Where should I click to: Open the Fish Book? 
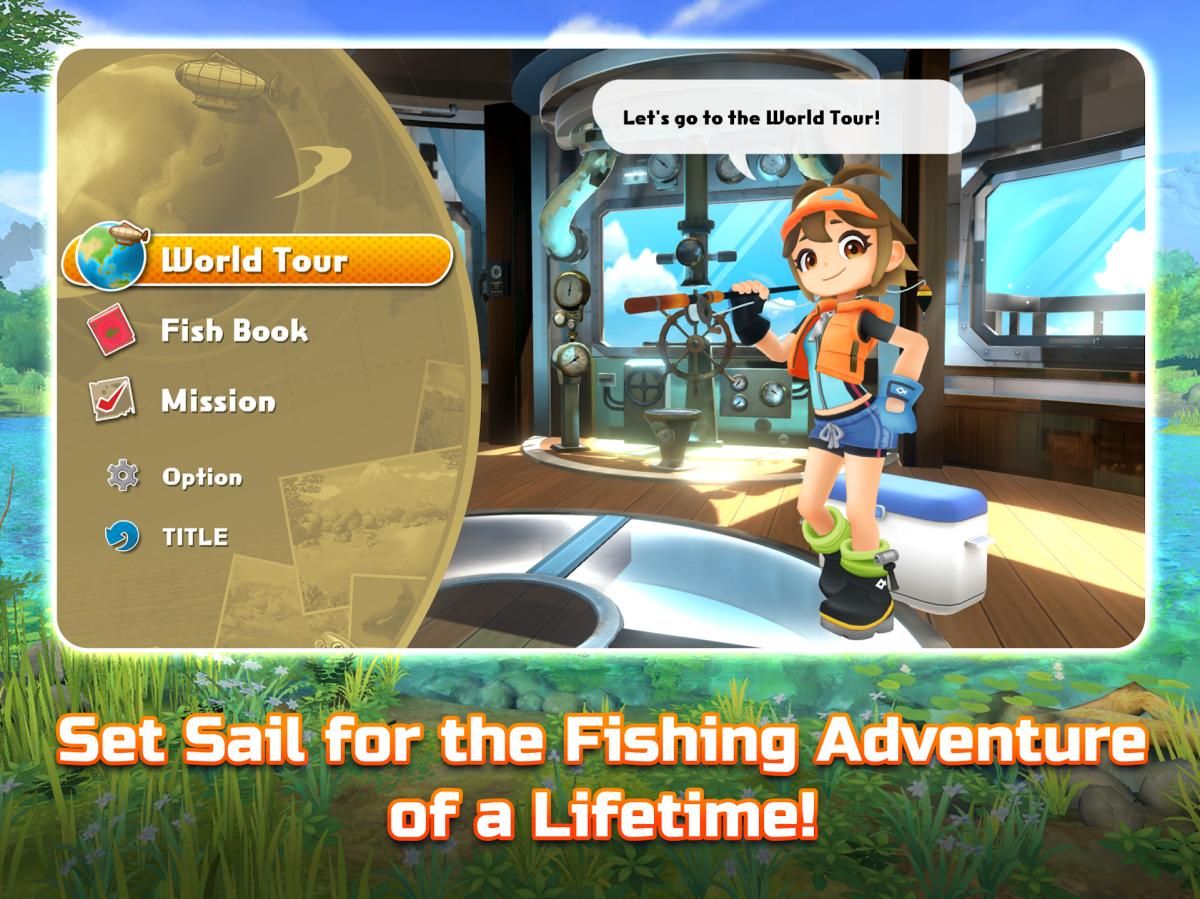(234, 332)
